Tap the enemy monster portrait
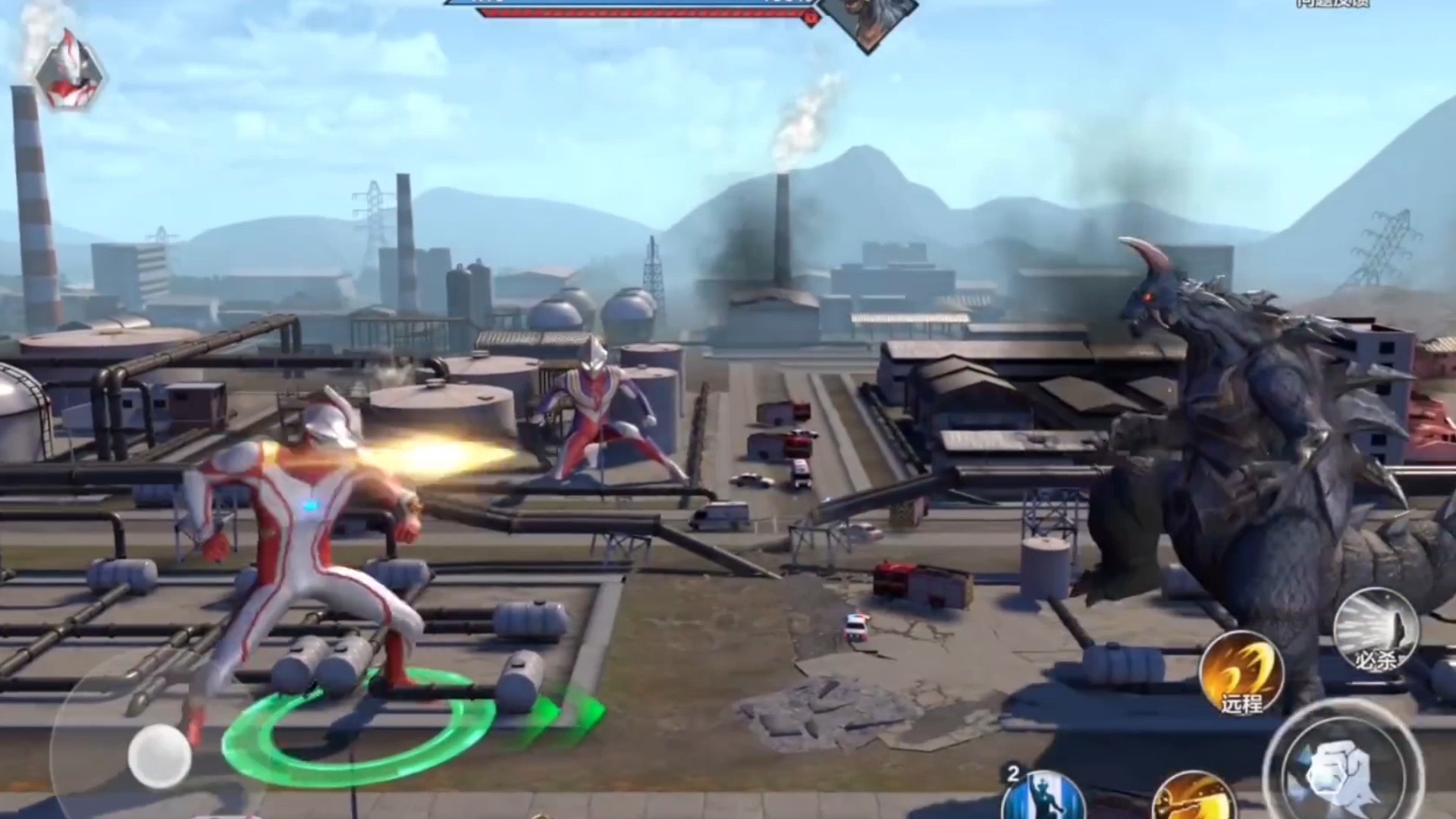 pos(869,20)
